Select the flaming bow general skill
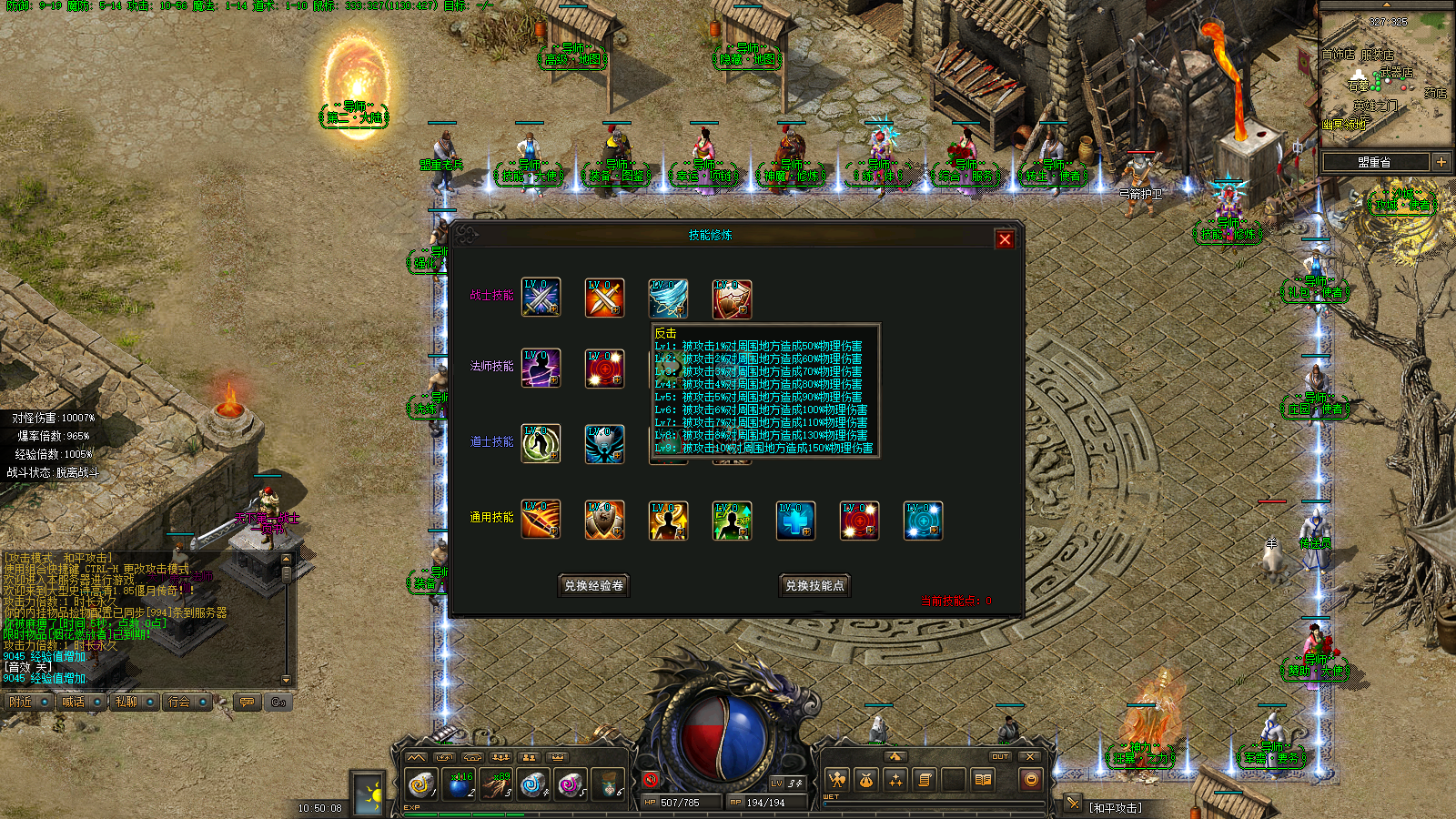This screenshot has height=819, width=1456. pyautogui.click(x=541, y=520)
